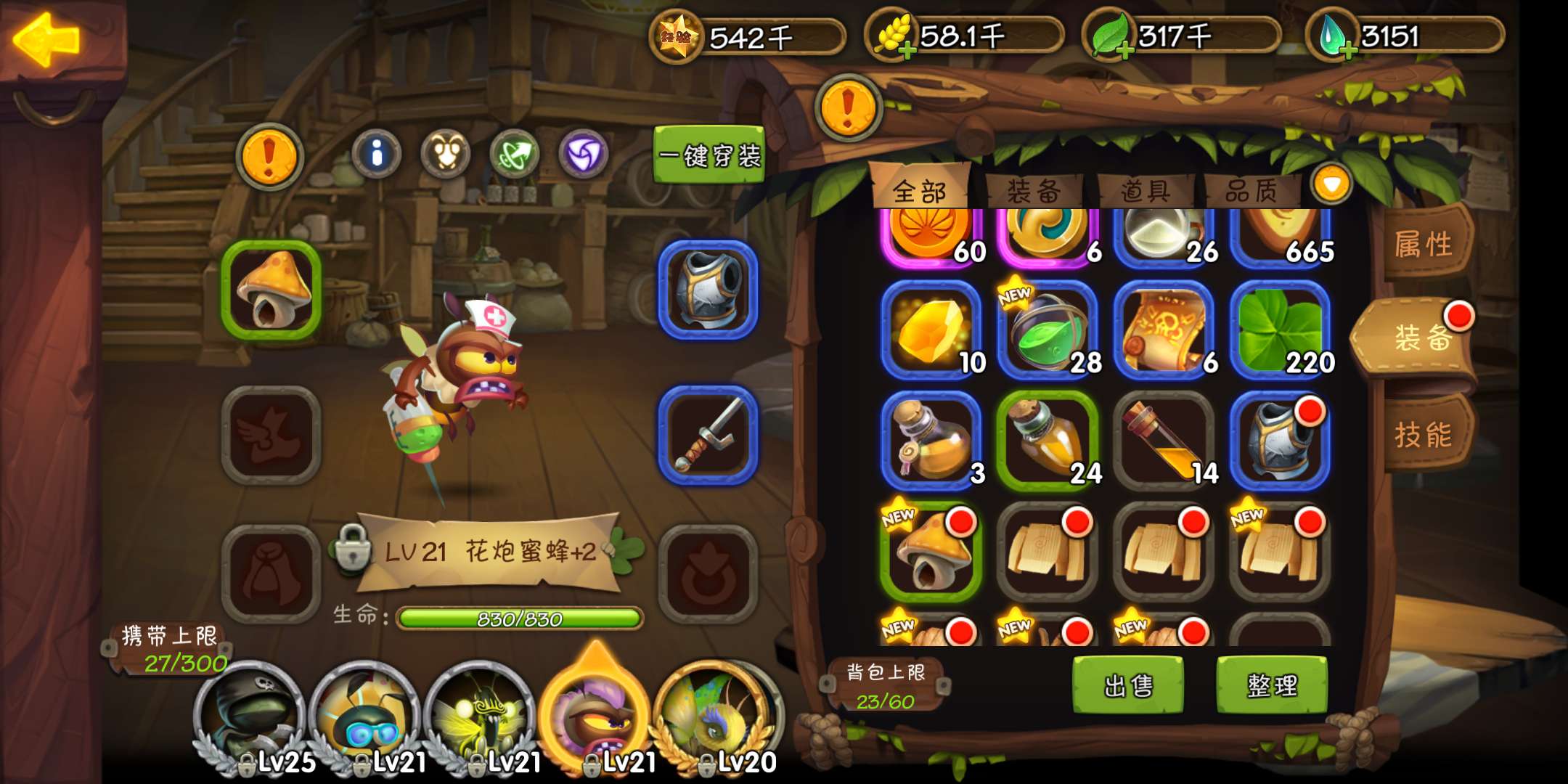Sell items with the 出售 button
The width and height of the screenshot is (1568, 784).
[x=1128, y=685]
